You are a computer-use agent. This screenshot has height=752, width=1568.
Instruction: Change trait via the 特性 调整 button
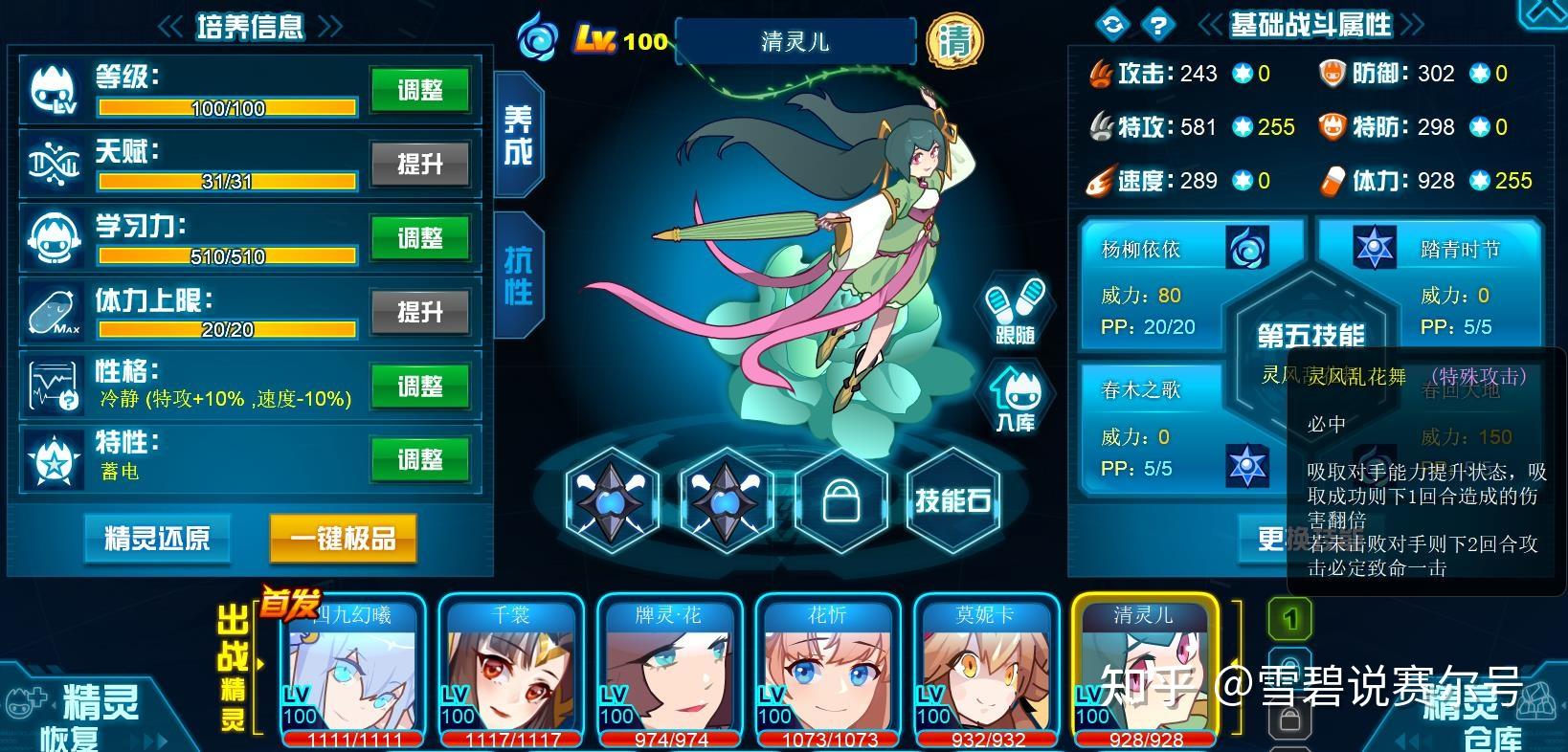[419, 459]
